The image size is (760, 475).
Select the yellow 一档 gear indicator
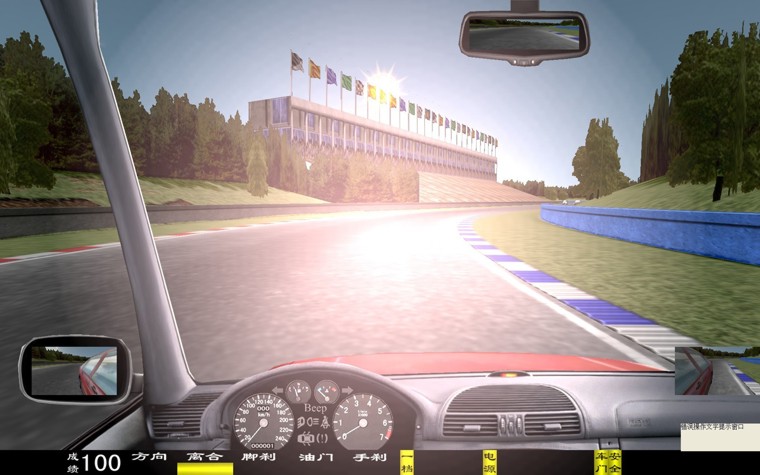click(x=407, y=461)
